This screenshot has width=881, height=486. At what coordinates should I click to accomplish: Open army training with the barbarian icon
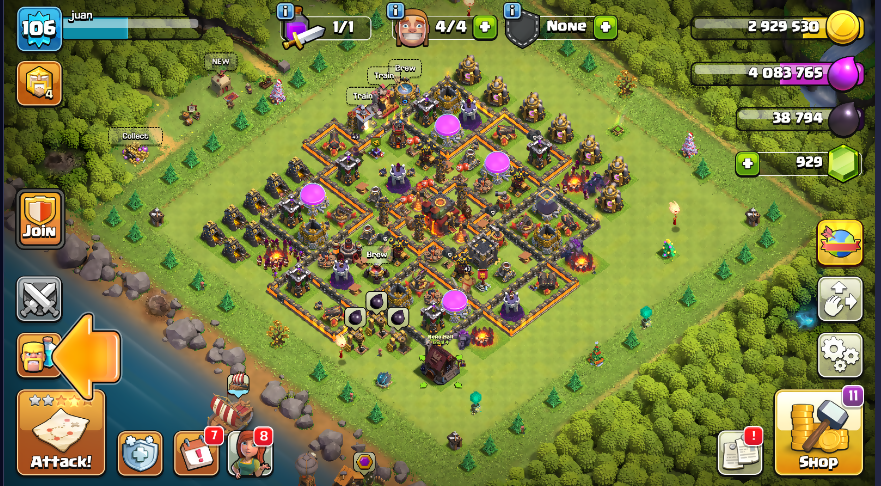[x=35, y=355]
